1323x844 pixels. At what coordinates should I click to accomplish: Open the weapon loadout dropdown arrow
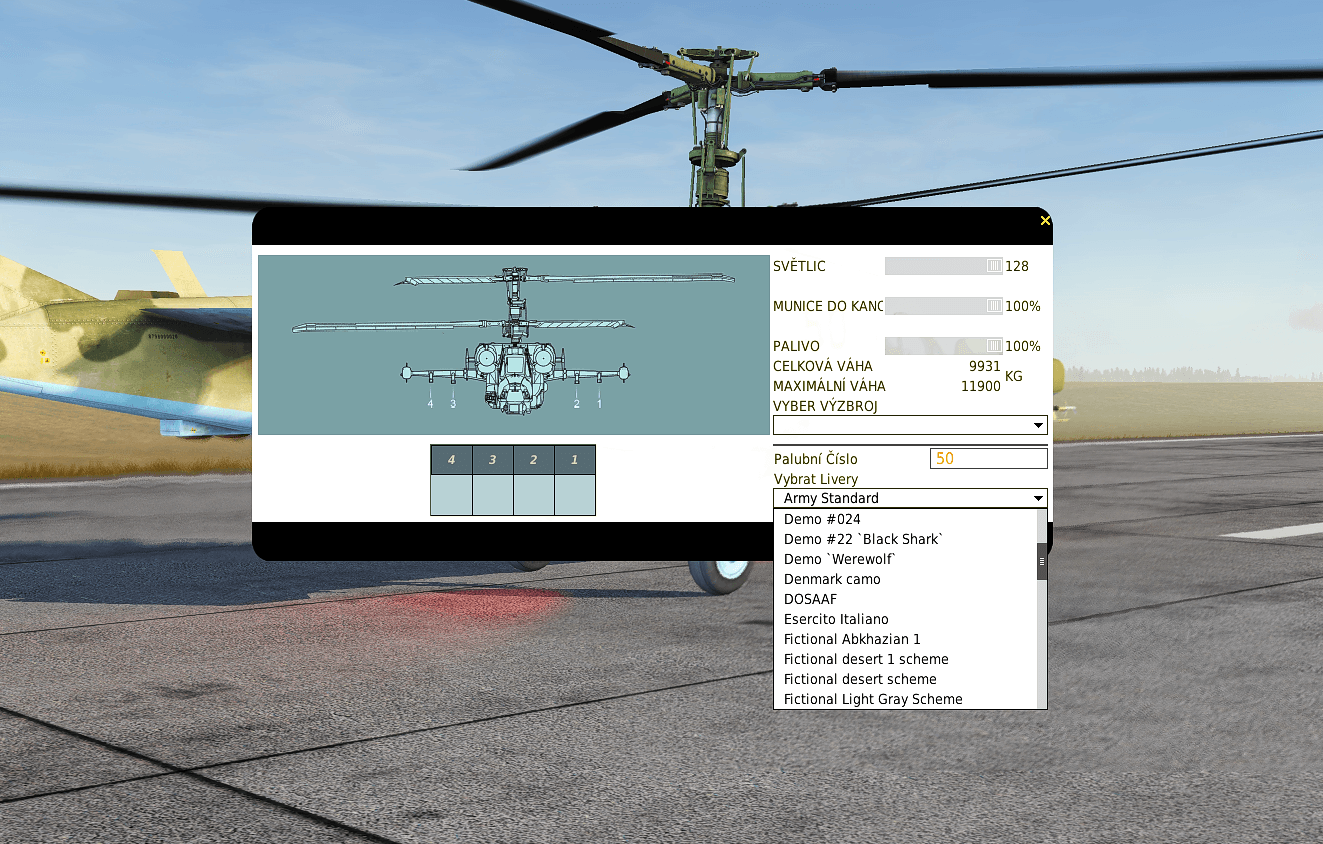[x=1038, y=424]
